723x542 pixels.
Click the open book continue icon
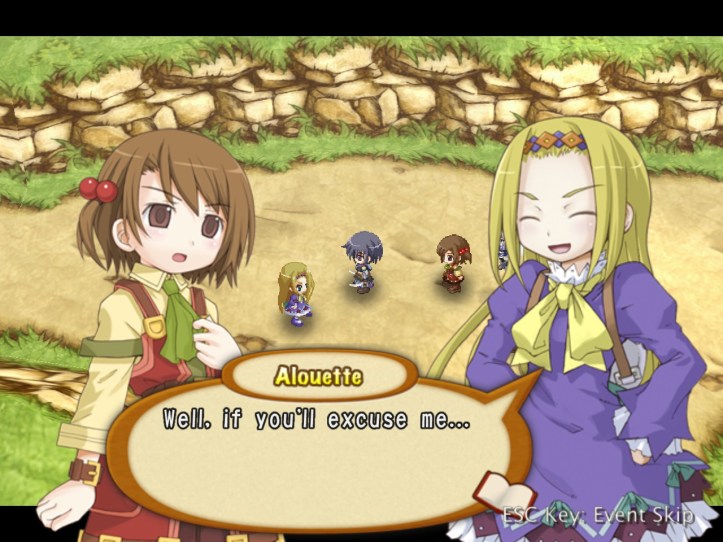[x=503, y=491]
